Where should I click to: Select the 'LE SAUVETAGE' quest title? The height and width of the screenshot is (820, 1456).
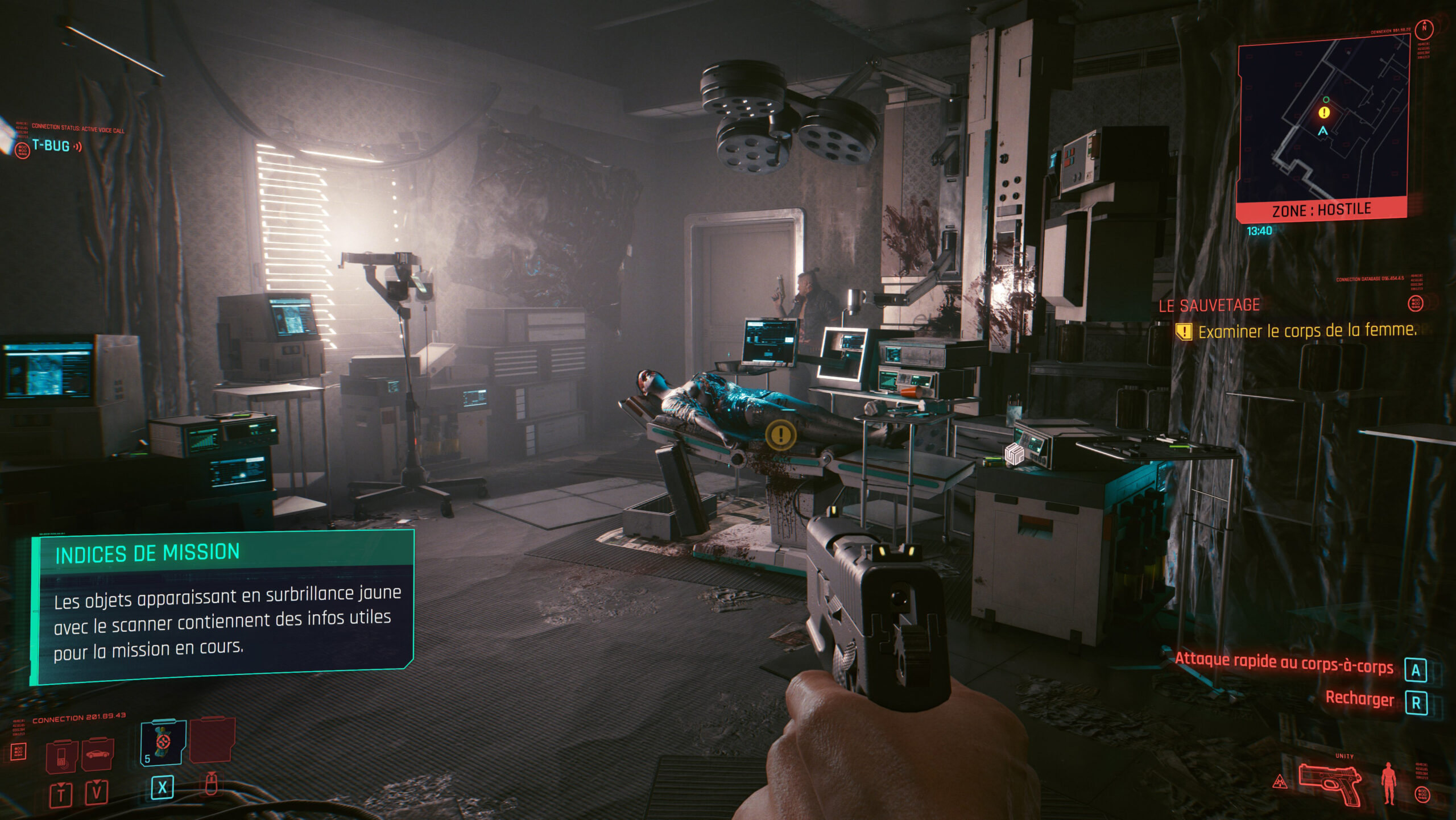[x=1209, y=306]
